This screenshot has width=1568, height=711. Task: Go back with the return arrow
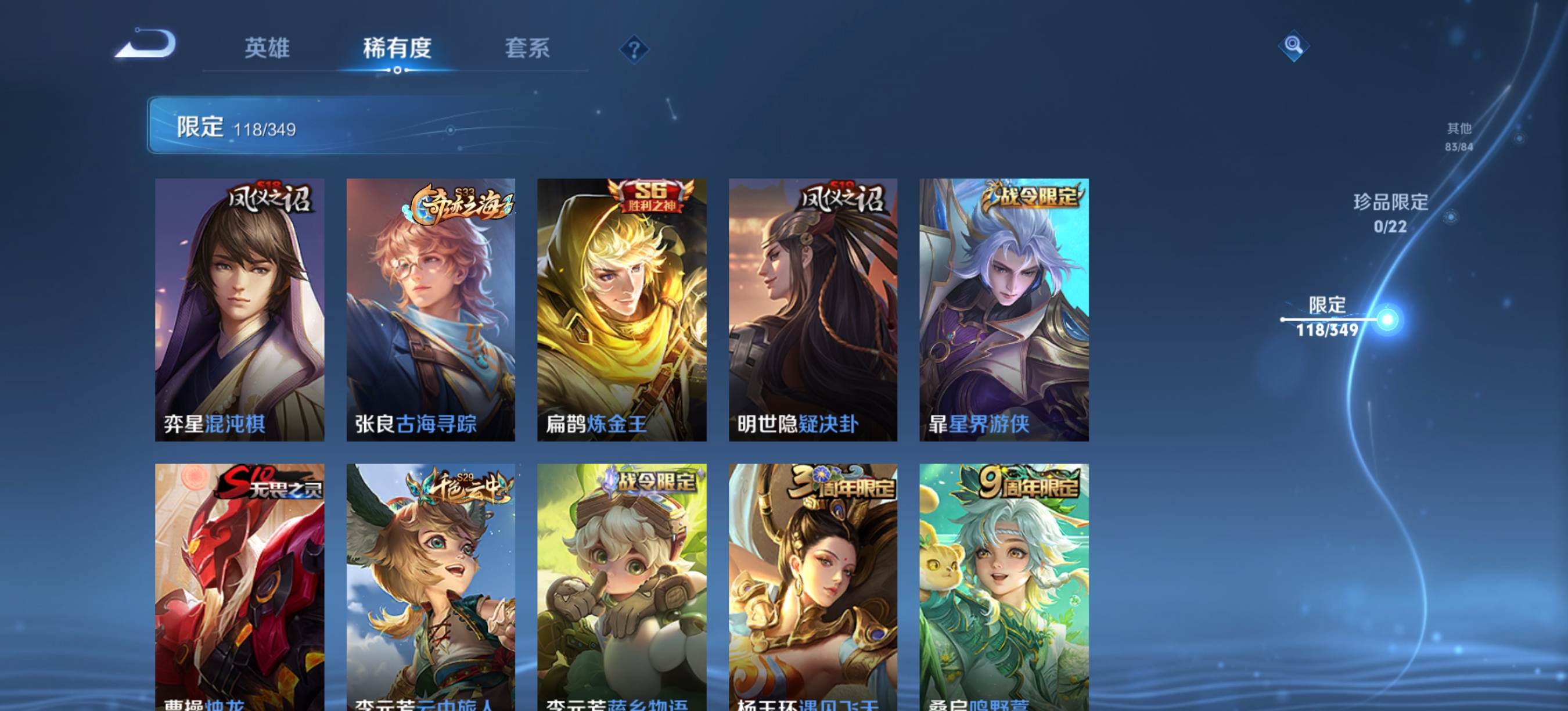pos(146,44)
